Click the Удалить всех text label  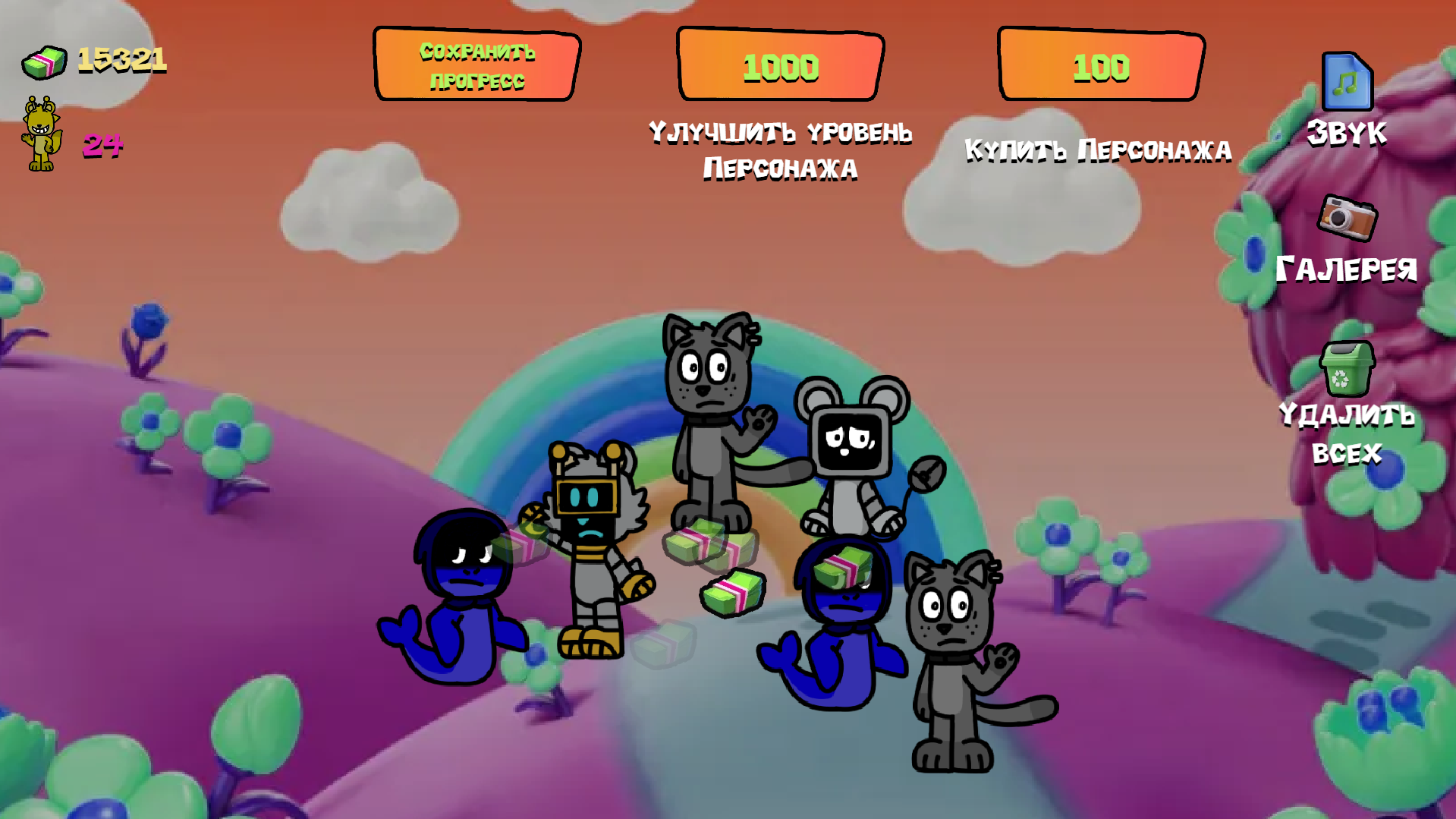click(x=1348, y=433)
